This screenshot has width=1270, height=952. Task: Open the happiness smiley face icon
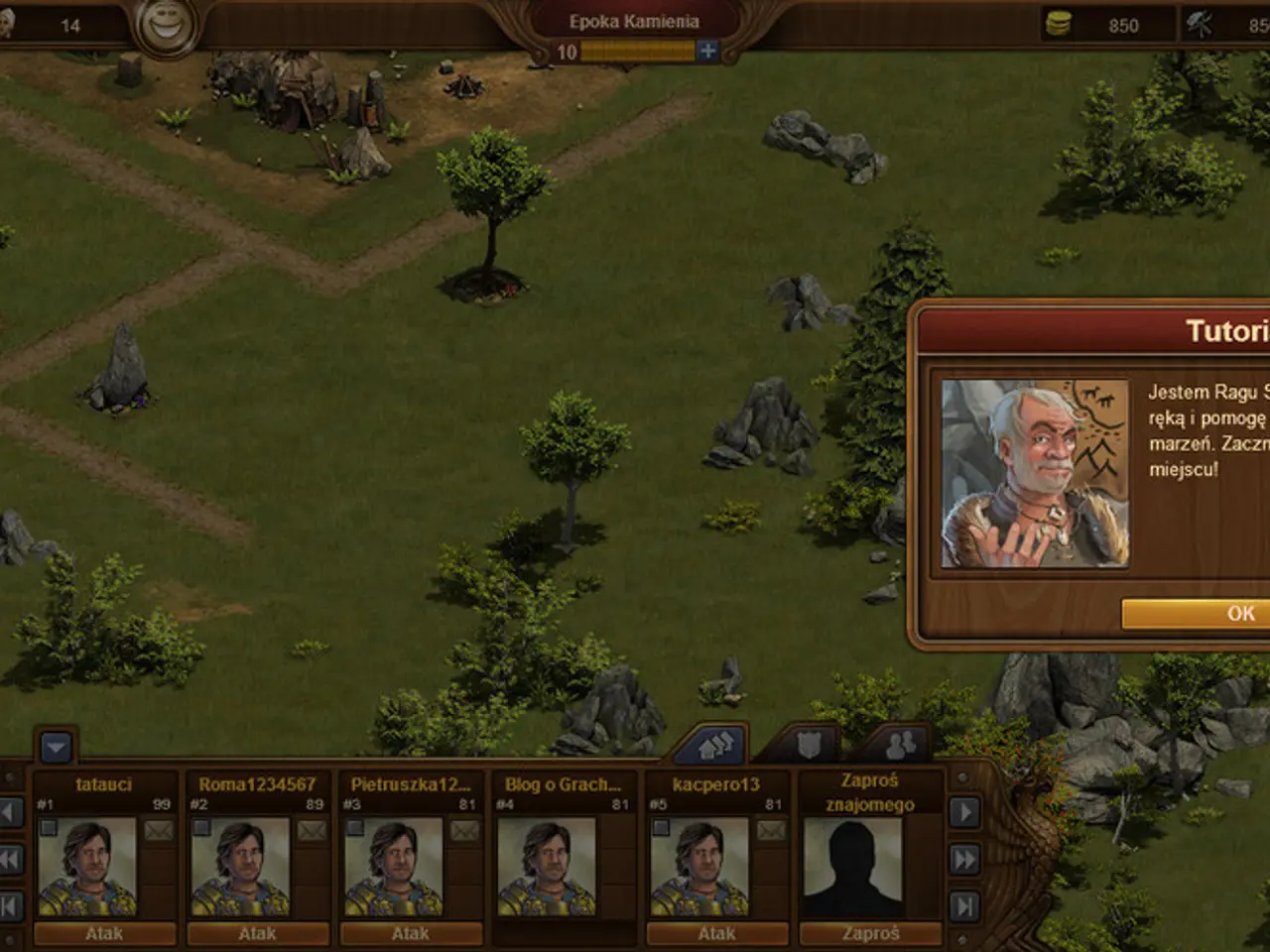pyautogui.click(x=166, y=25)
